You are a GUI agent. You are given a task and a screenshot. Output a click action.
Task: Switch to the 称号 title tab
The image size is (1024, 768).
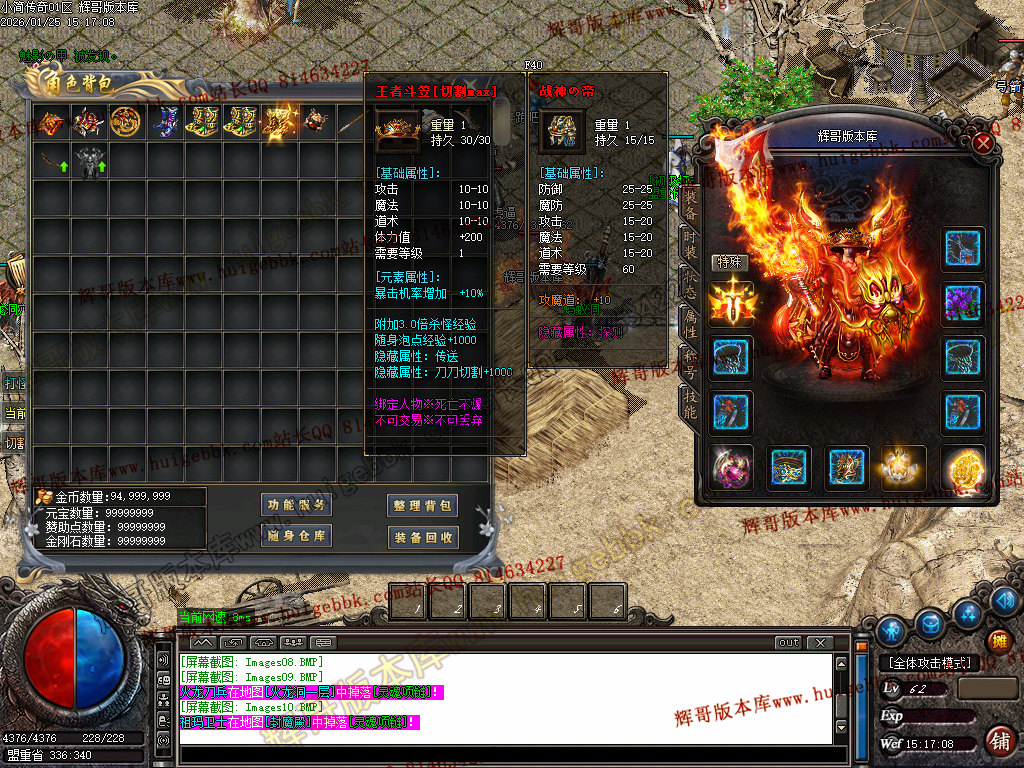tap(689, 360)
